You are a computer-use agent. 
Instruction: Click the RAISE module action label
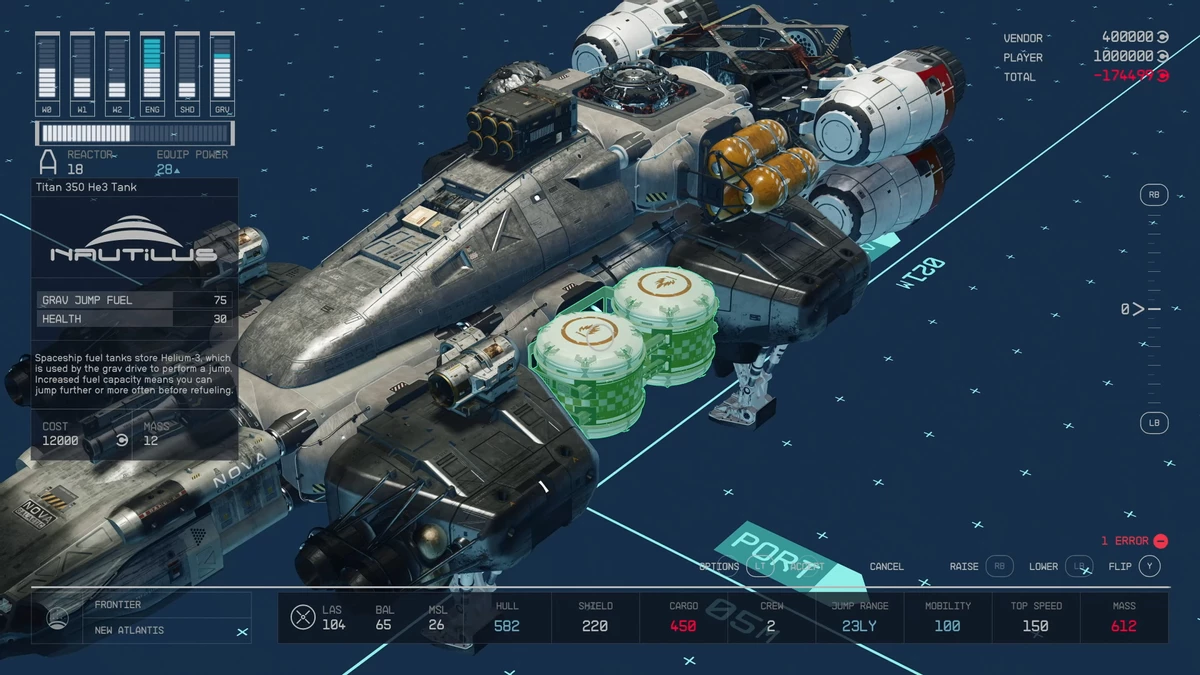[x=964, y=566]
